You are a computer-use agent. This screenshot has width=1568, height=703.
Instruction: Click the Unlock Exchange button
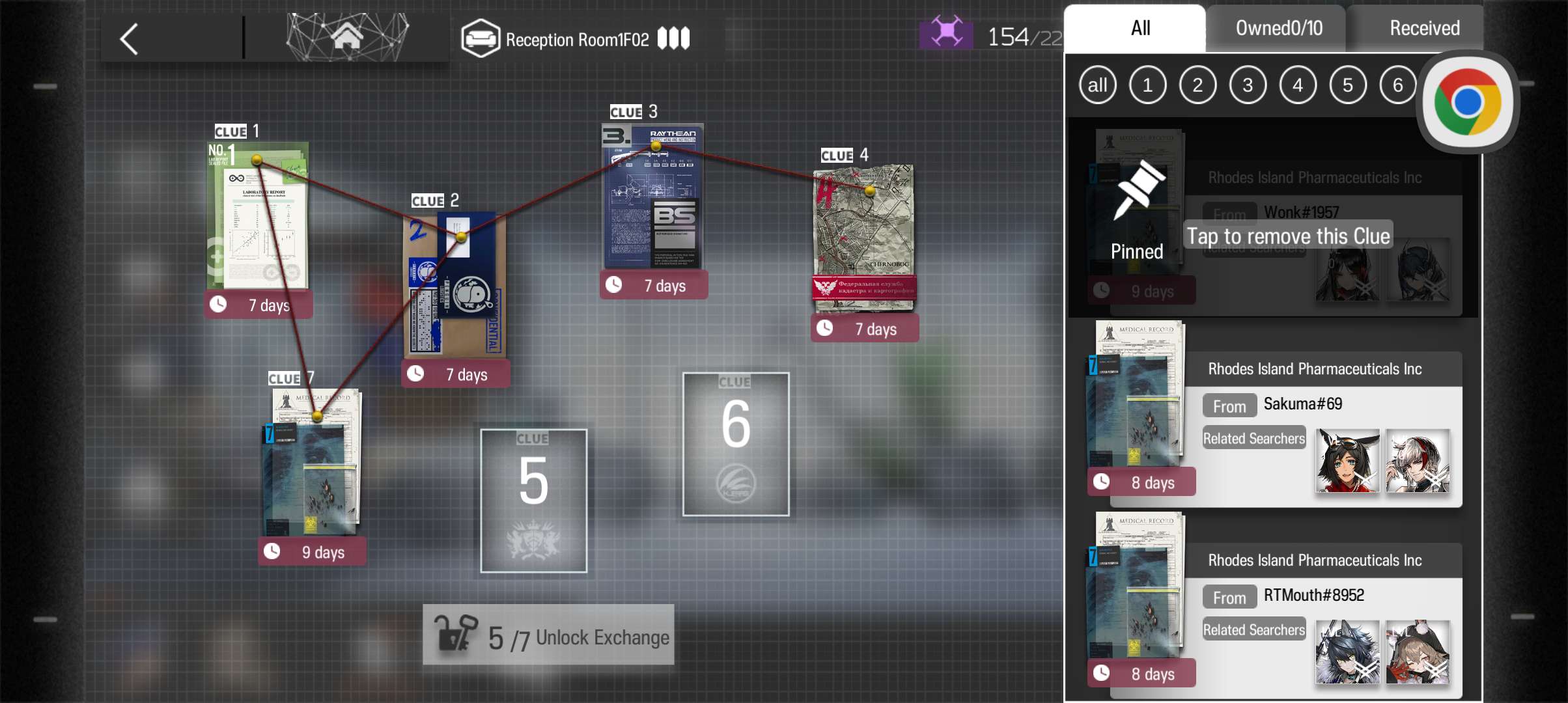(x=548, y=635)
